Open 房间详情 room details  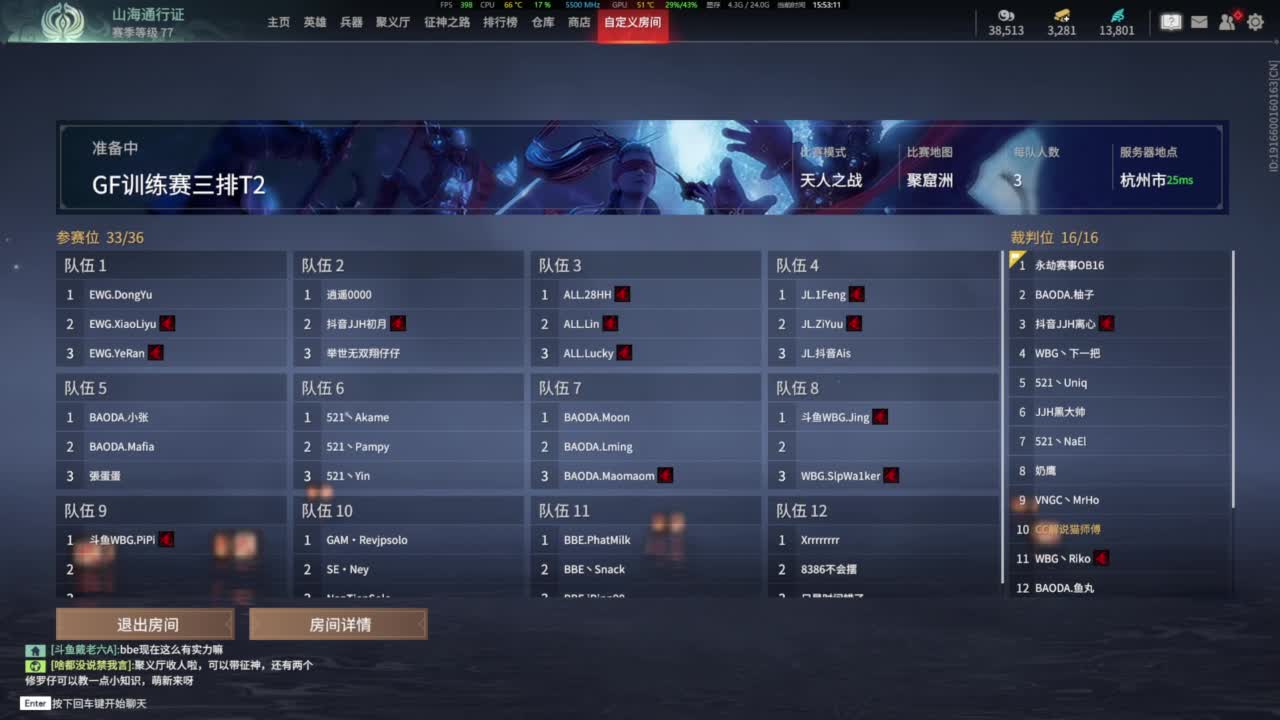(x=337, y=624)
